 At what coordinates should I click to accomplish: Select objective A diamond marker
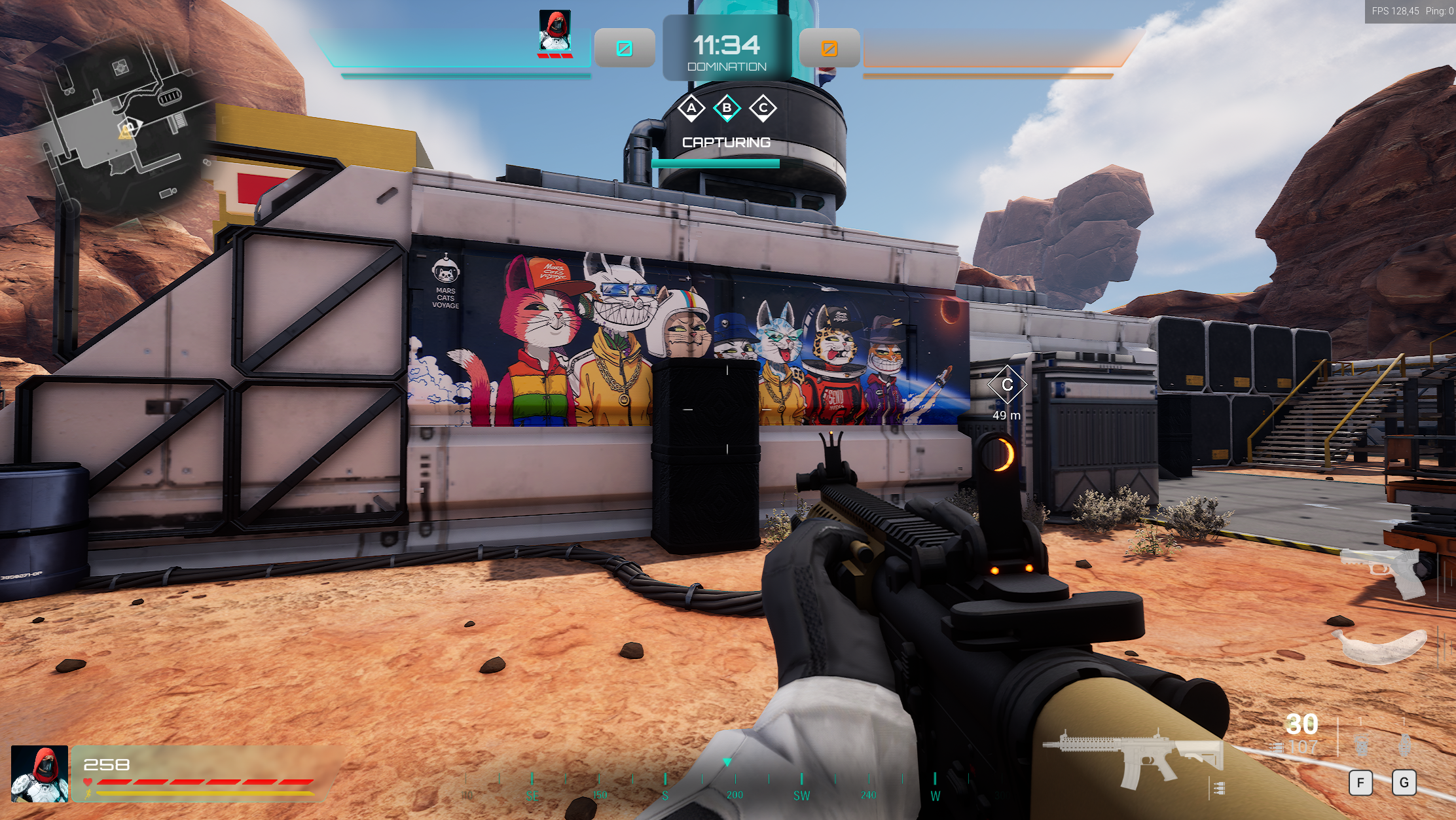click(x=691, y=108)
